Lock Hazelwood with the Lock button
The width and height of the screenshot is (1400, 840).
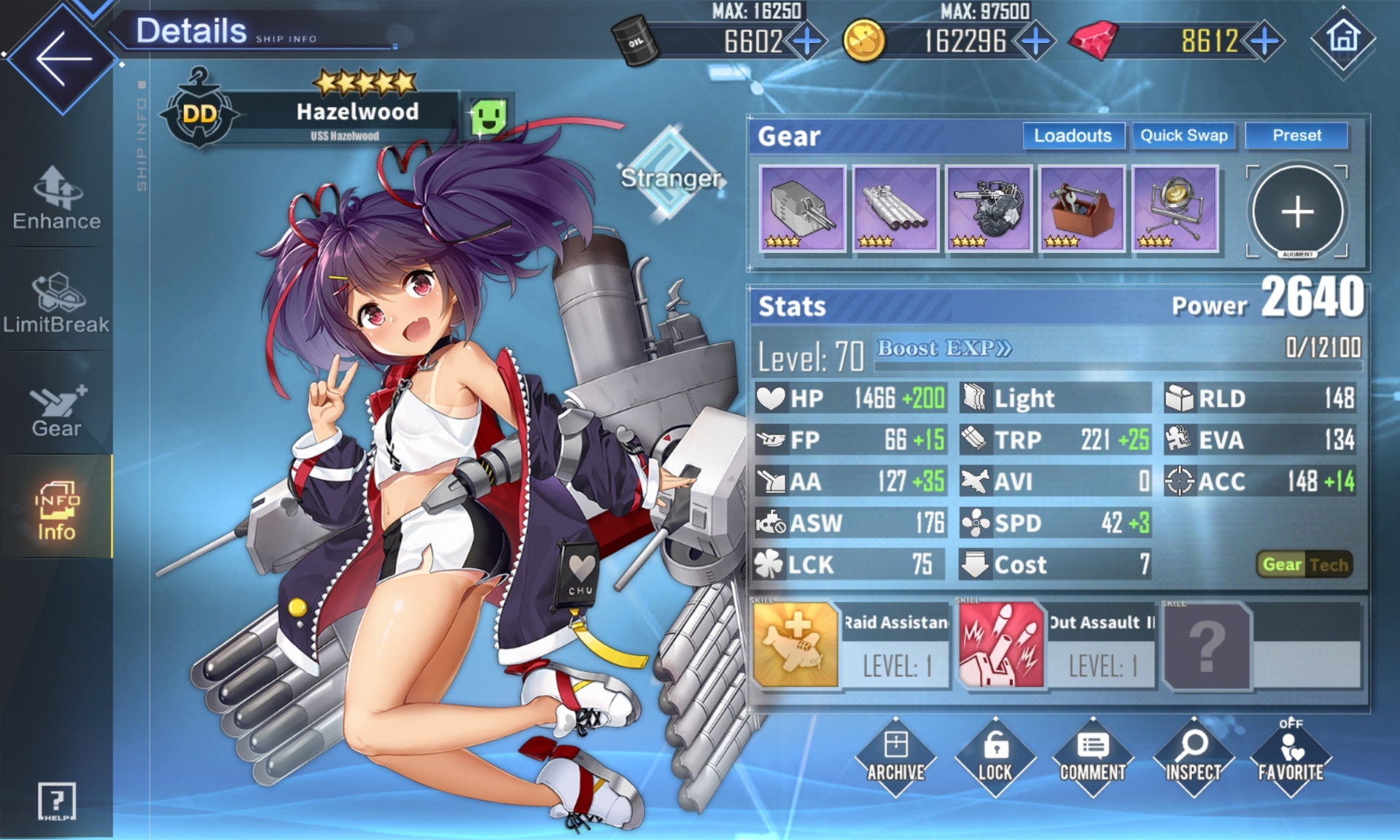pyautogui.click(x=995, y=757)
